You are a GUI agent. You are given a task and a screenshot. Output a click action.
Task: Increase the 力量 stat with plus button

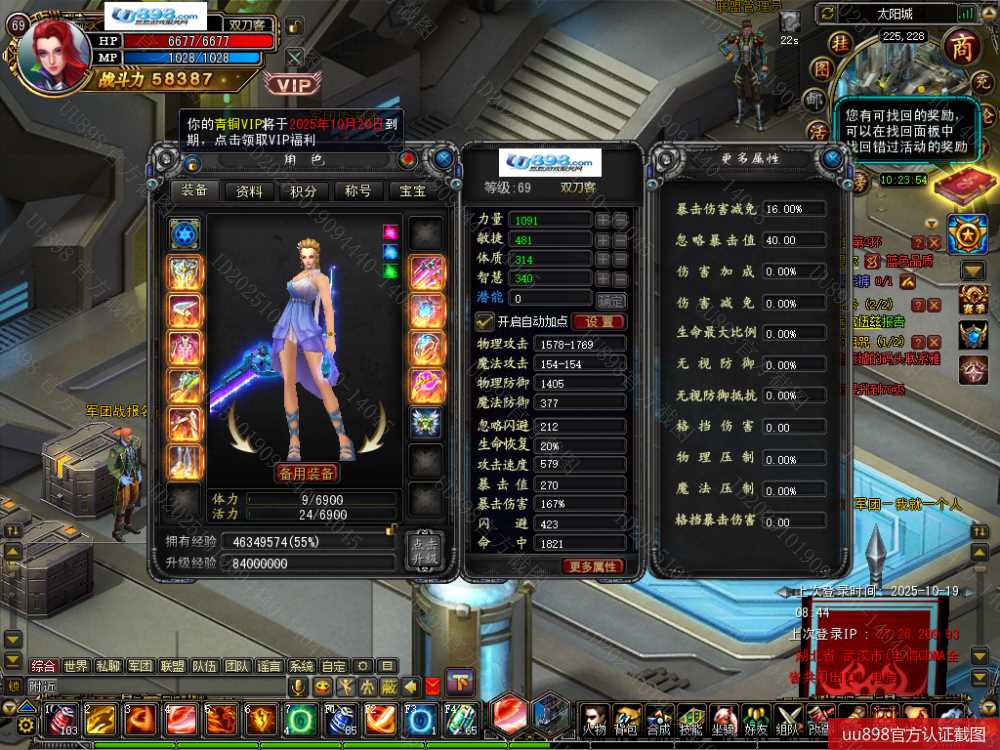coord(603,219)
